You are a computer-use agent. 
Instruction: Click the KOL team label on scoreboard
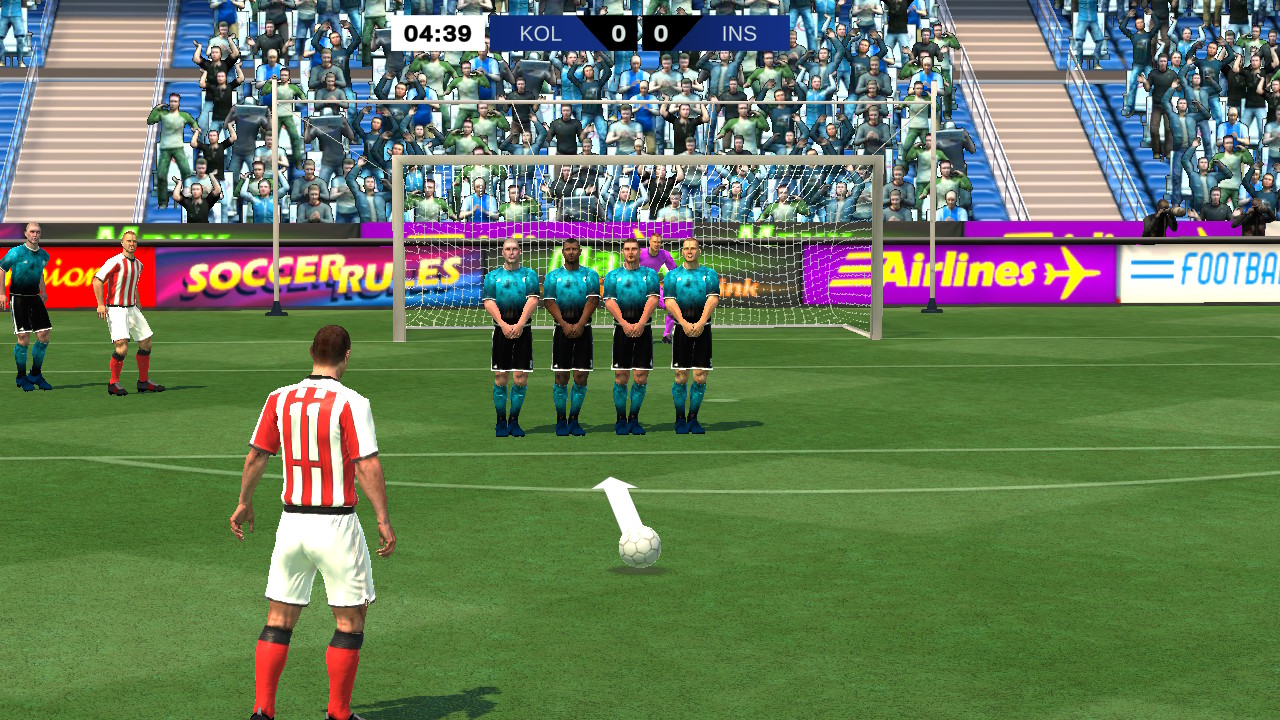(539, 33)
